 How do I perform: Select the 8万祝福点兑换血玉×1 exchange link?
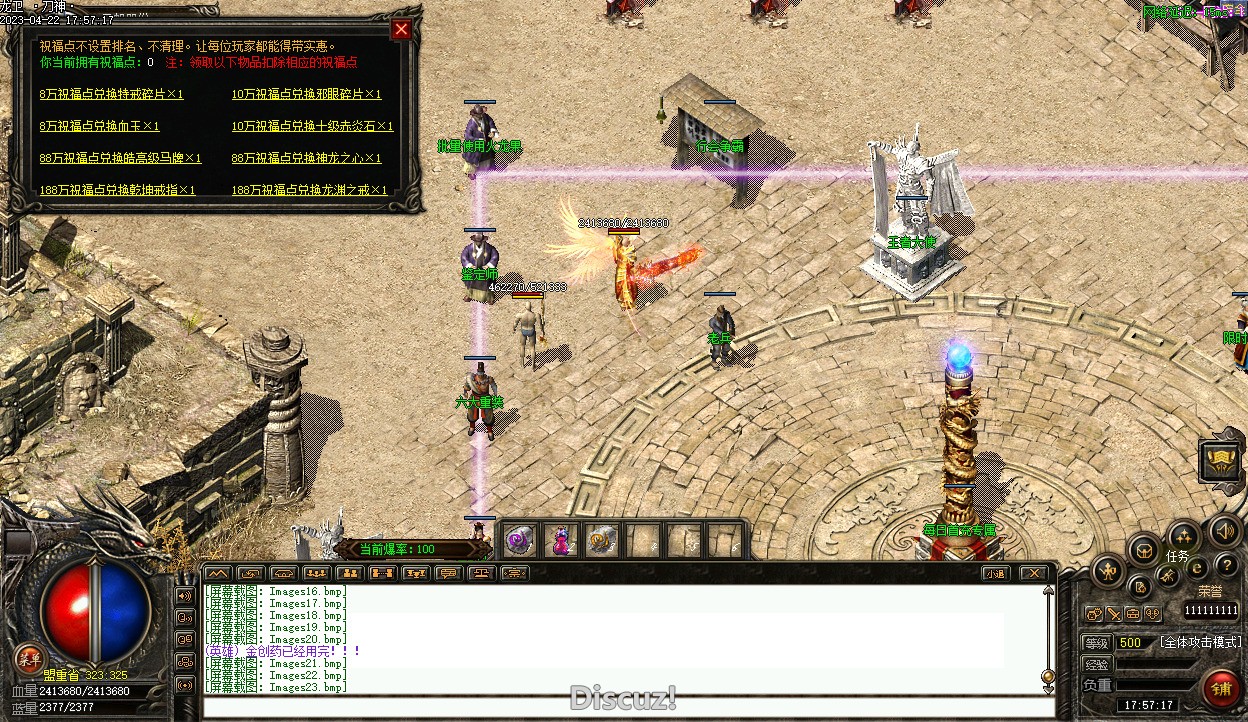tap(99, 126)
